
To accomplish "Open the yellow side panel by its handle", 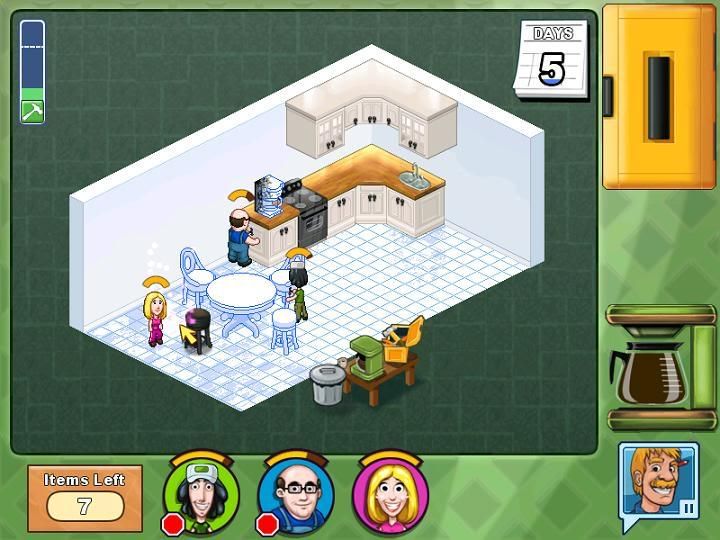I will (x=659, y=97).
